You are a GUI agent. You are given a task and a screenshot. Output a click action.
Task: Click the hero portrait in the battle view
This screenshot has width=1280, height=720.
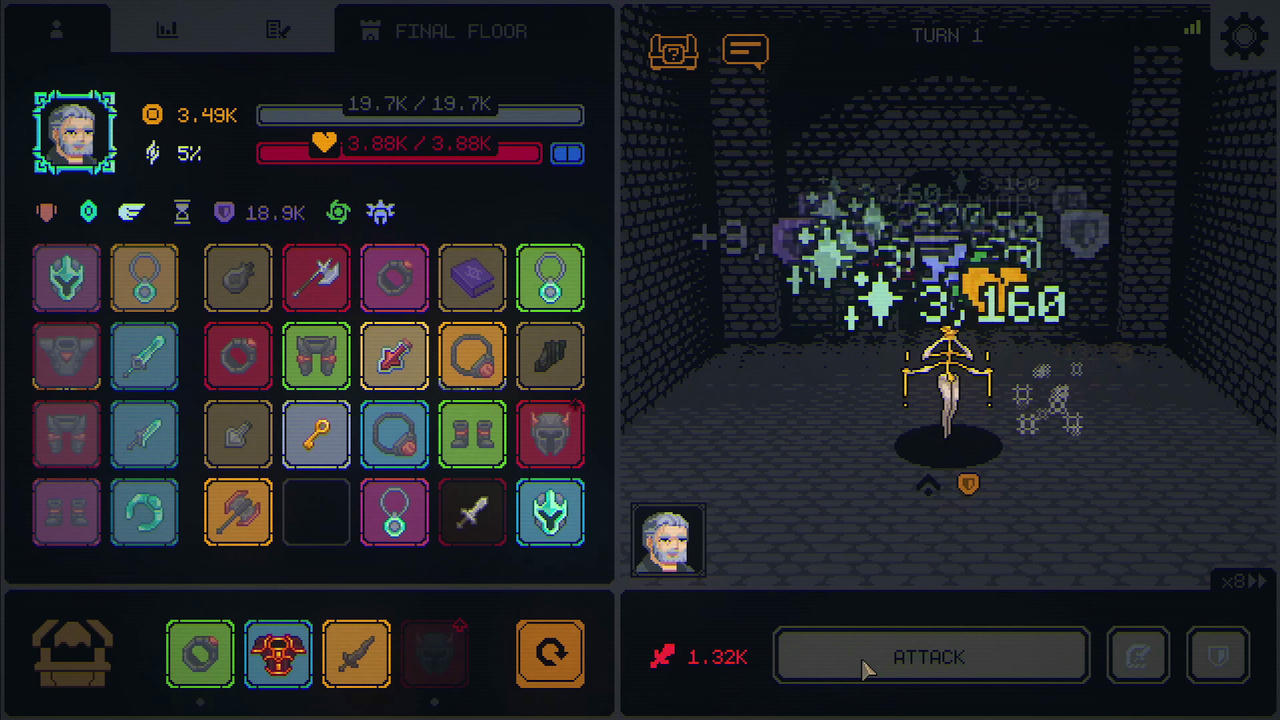pyautogui.click(x=667, y=540)
